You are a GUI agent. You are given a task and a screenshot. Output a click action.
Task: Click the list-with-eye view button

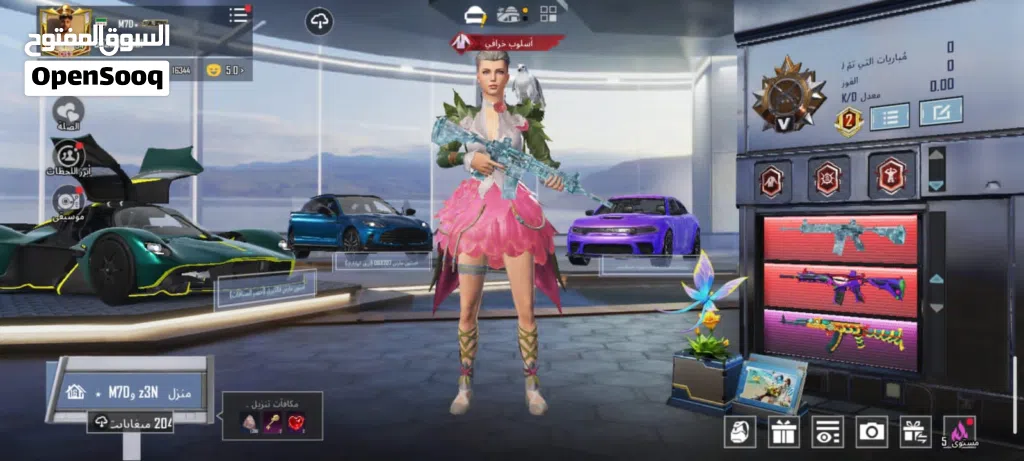click(827, 431)
